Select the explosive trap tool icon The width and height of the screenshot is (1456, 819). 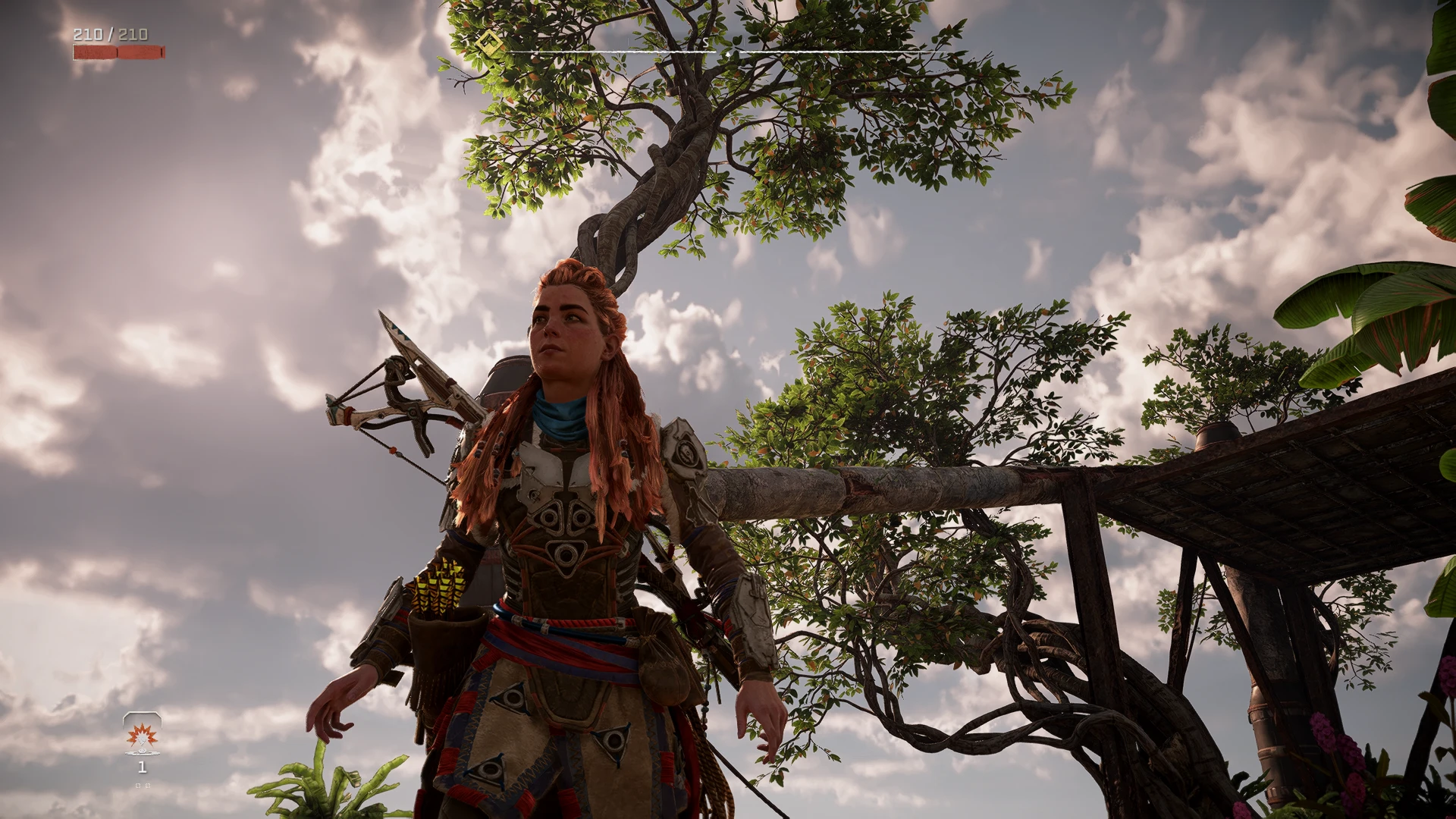[x=142, y=734]
